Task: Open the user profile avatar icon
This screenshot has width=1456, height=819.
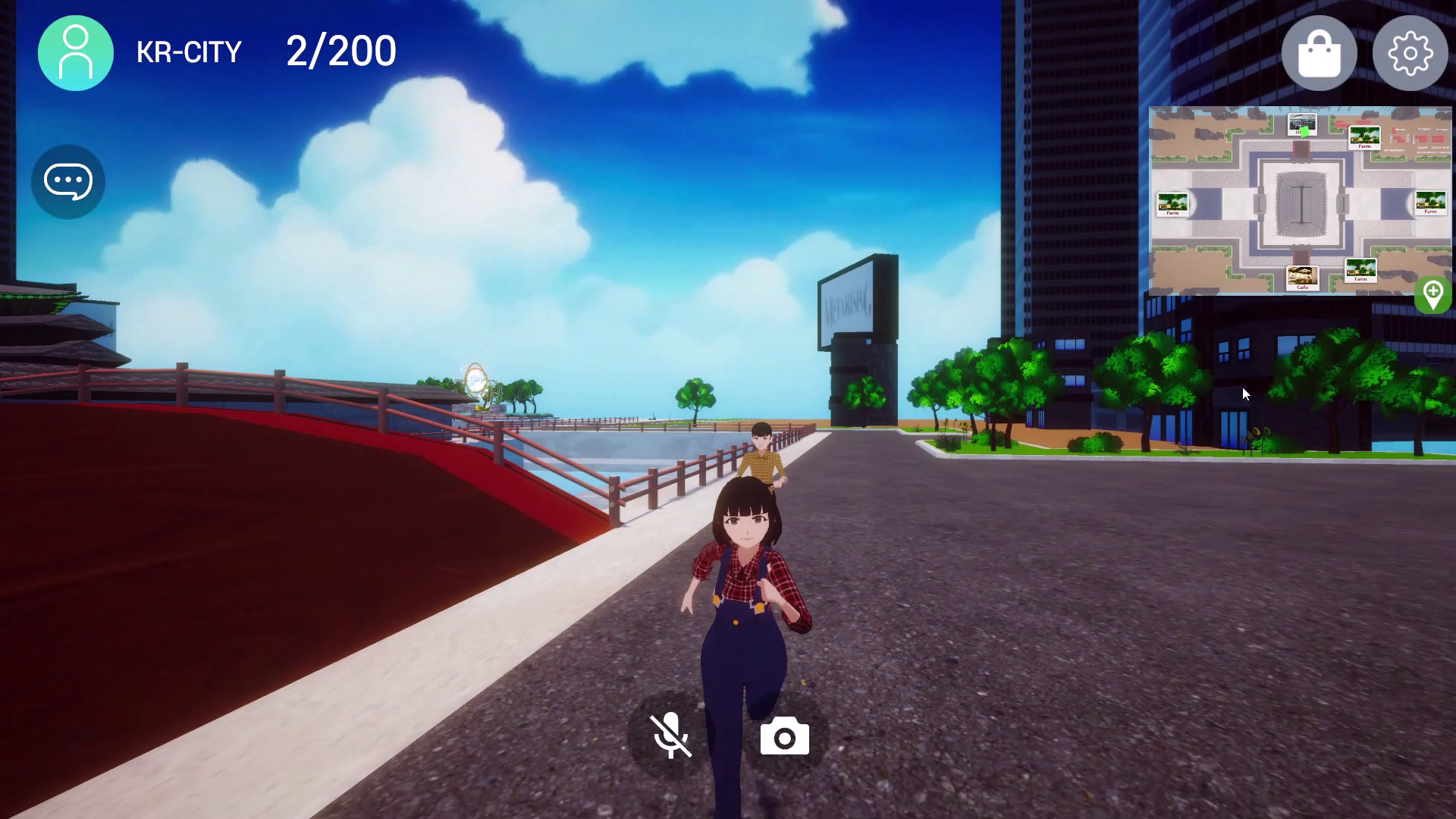Action: (x=75, y=52)
